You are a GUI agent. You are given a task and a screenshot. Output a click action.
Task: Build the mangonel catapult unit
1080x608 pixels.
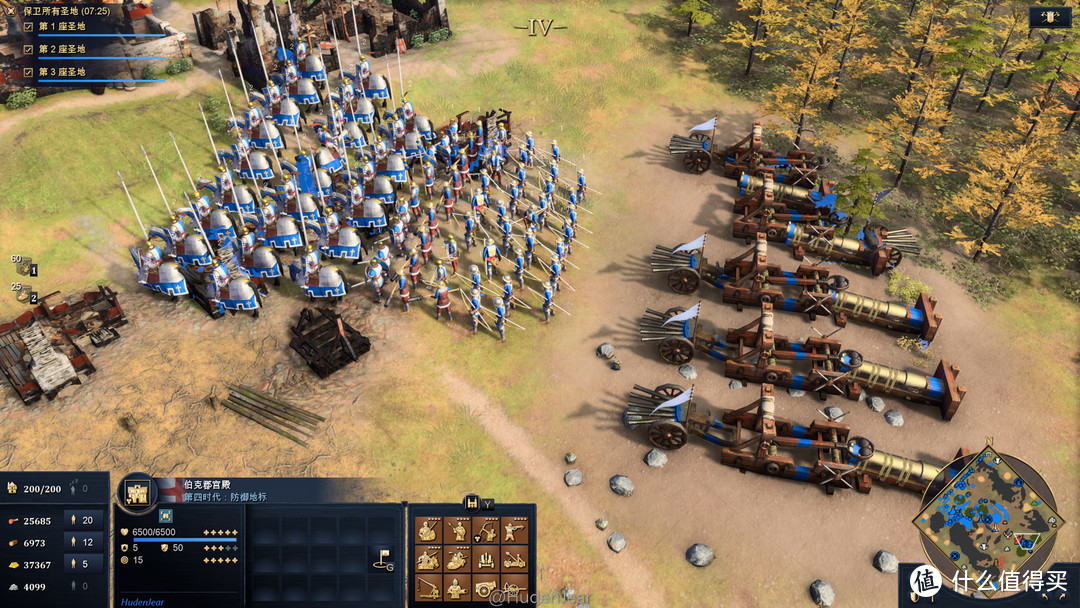(514, 560)
